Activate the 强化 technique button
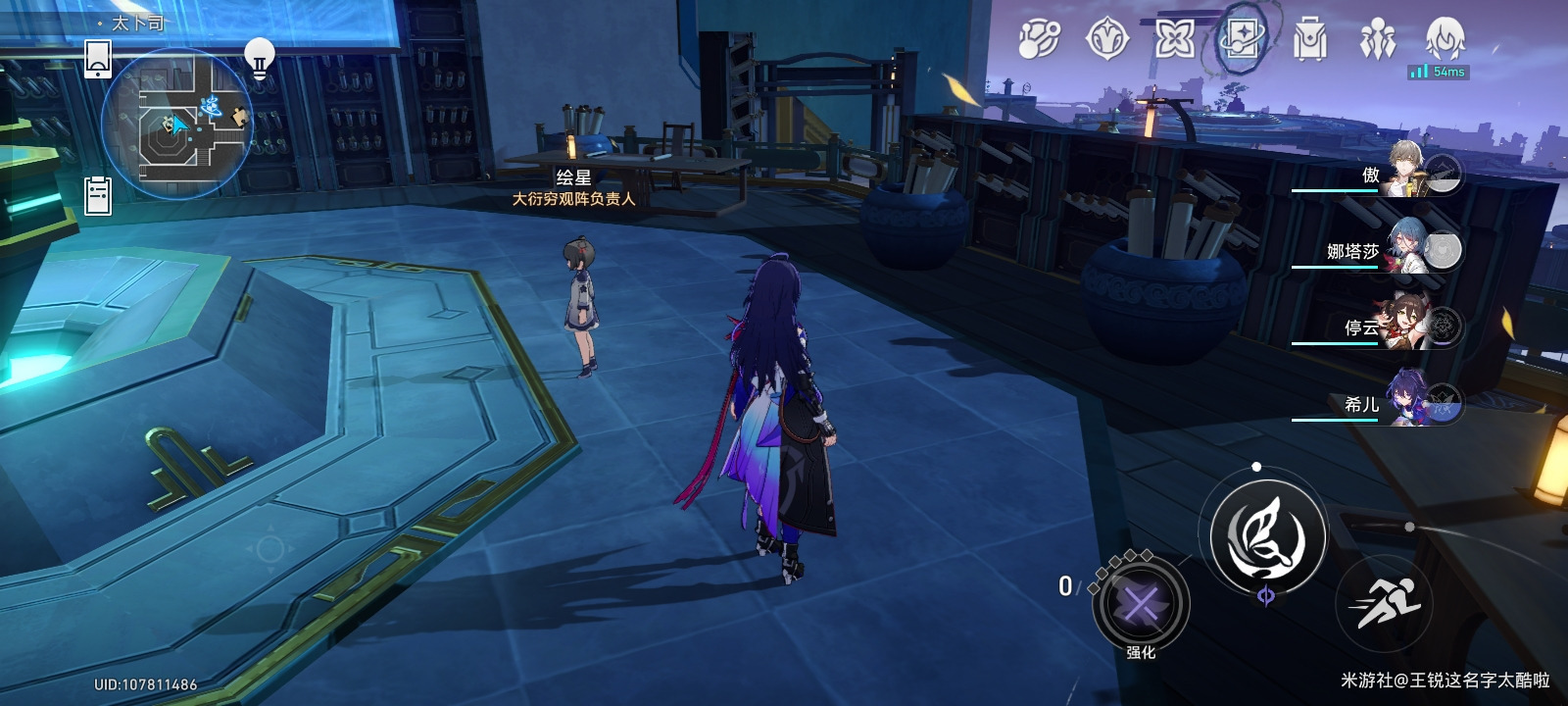This screenshot has height=706, width=1568. coord(1141,604)
